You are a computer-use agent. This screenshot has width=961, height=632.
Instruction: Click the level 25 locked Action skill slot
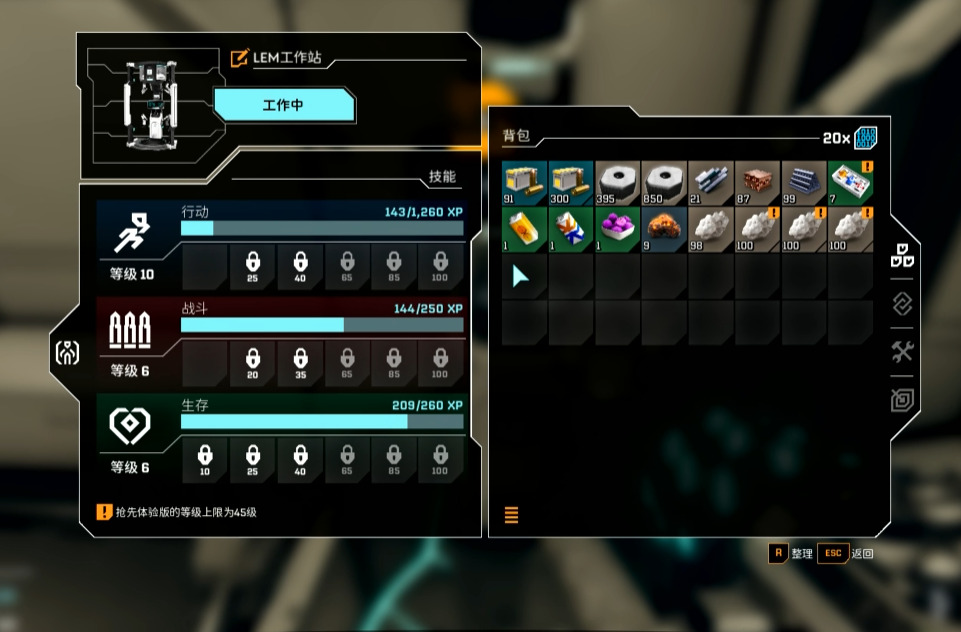pyautogui.click(x=253, y=265)
